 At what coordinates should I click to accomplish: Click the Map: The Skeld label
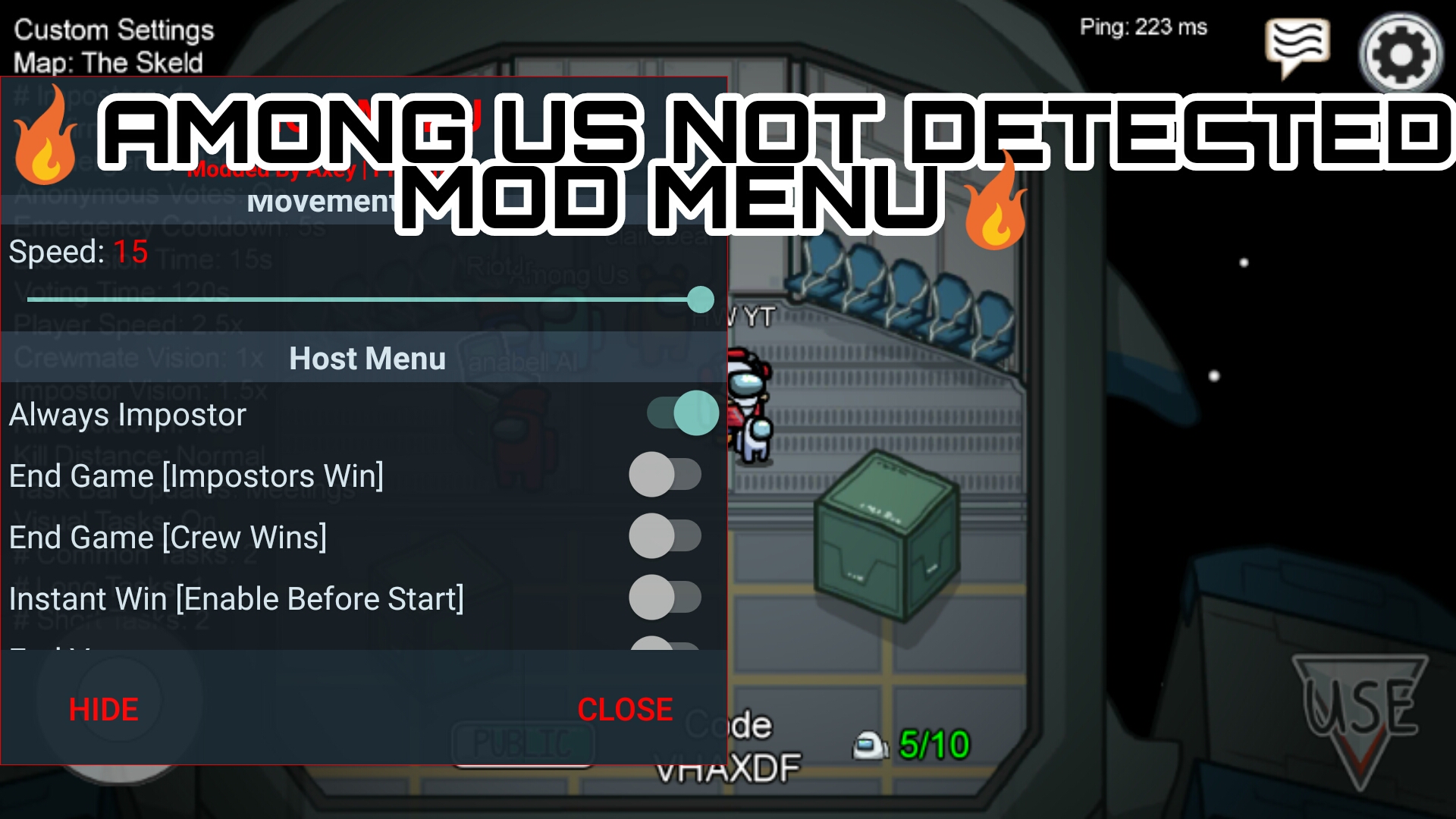click(108, 64)
